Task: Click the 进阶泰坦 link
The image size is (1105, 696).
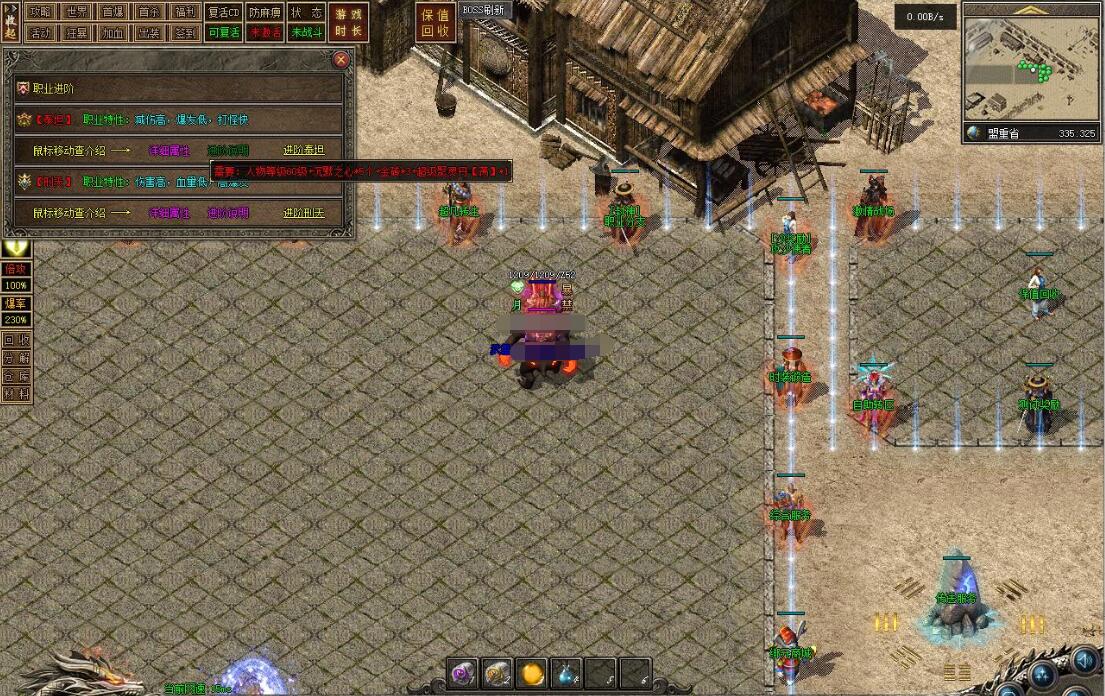Action: click(x=303, y=150)
